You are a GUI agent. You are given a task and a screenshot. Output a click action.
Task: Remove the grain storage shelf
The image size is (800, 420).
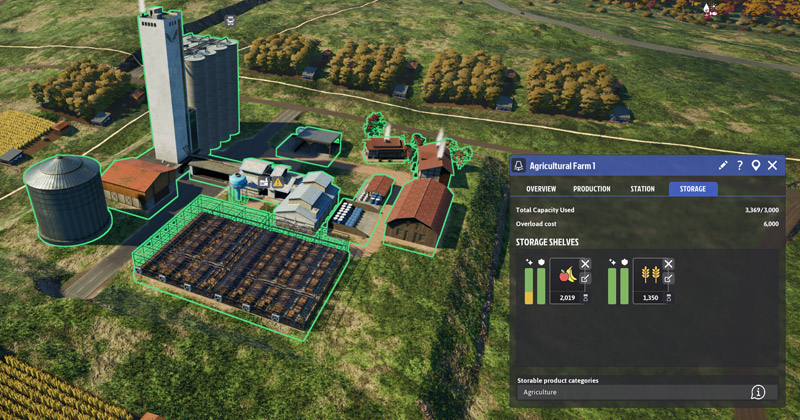click(669, 264)
